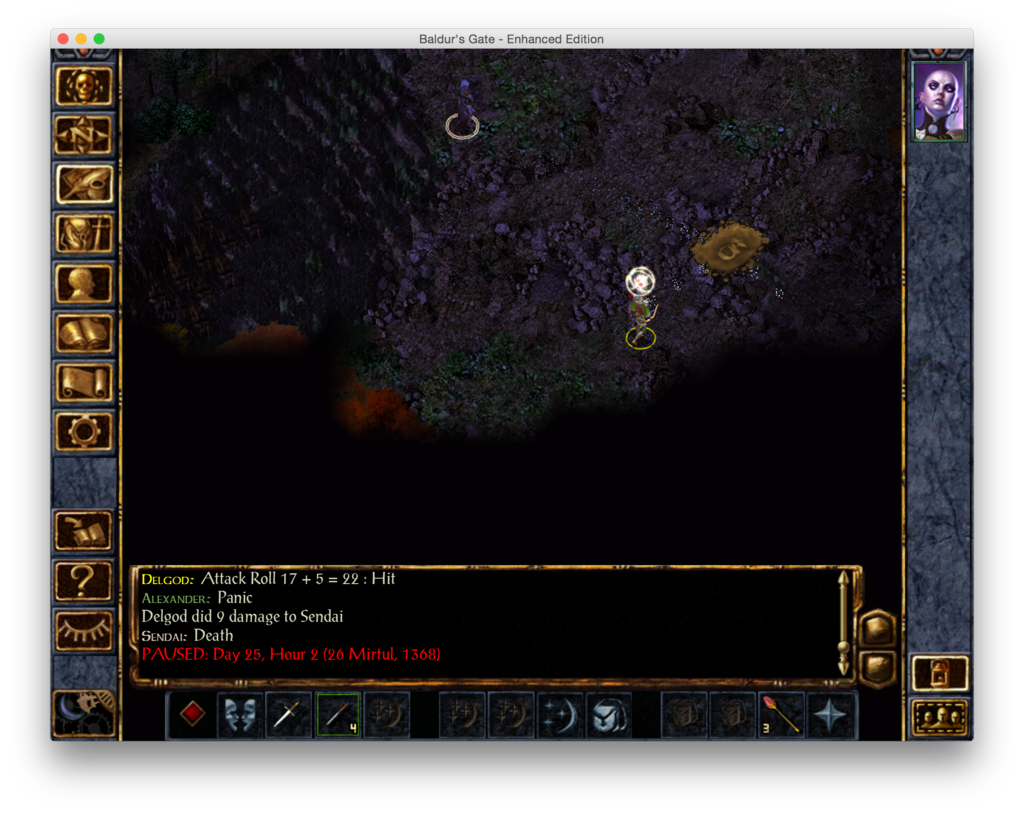Open the mage spellbook button

point(84,332)
